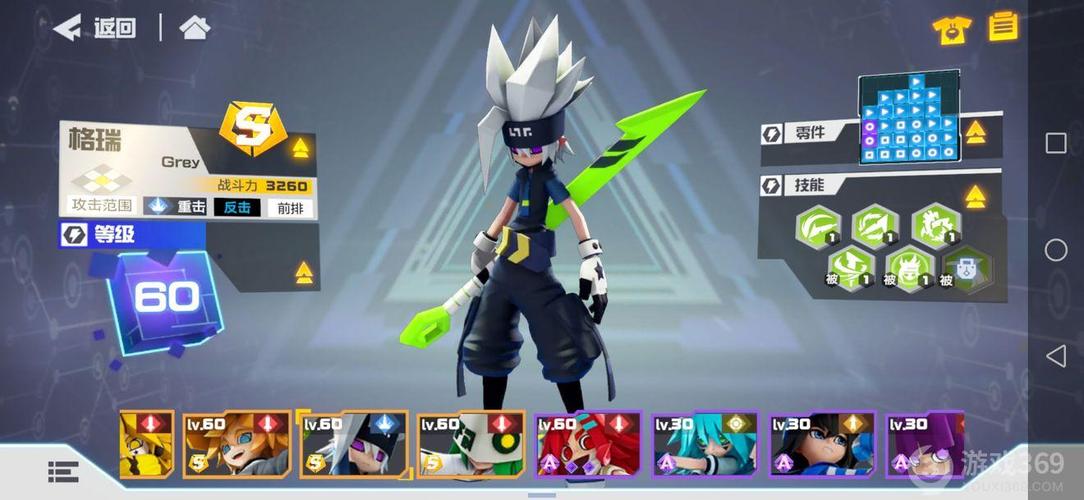Tap the S rank upgrade arrow
1084x500 pixels.
300,148
